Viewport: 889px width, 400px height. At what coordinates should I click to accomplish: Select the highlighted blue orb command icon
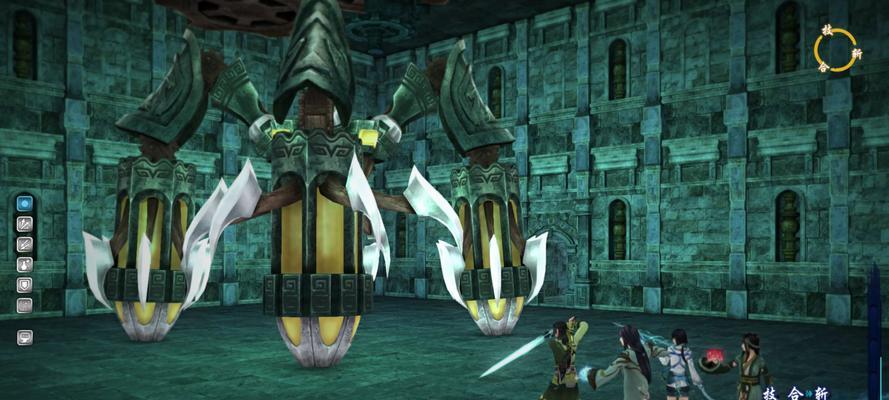pos(24,203)
